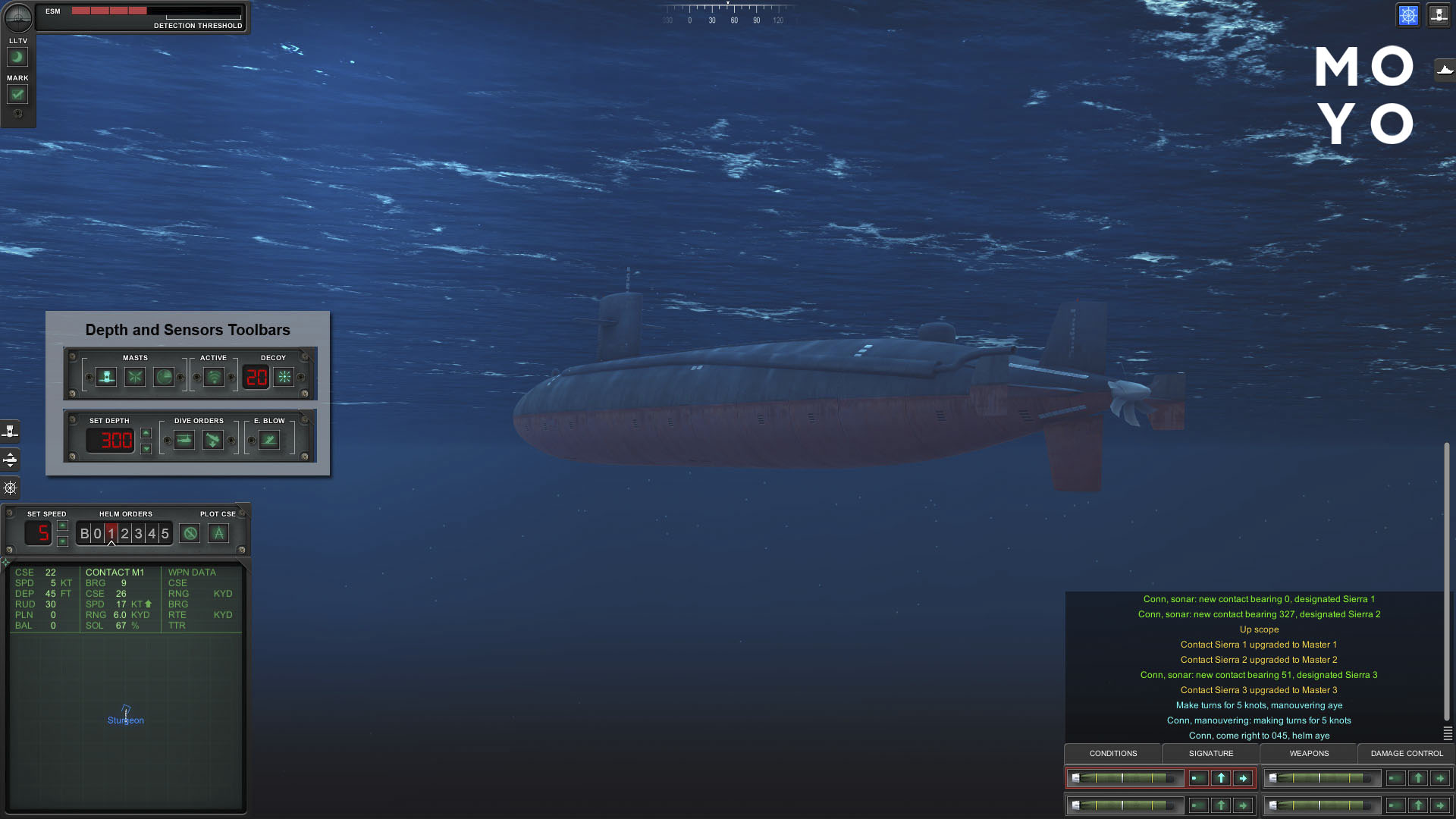The image size is (1456, 819).
Task: Order level-off under Dive Orders
Action: pos(184,440)
